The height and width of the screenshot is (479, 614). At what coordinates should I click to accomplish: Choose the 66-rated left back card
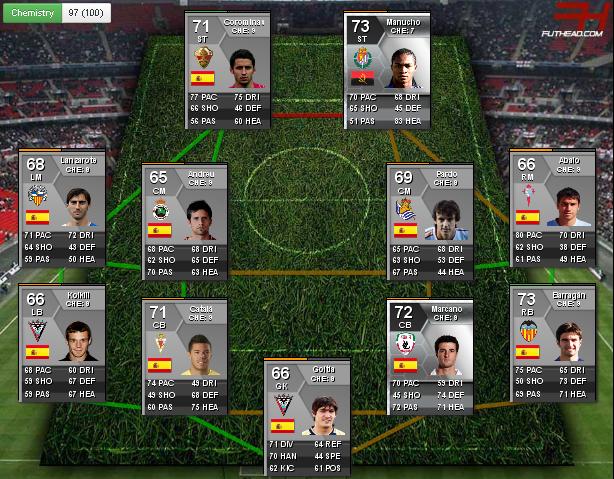pos(61,343)
